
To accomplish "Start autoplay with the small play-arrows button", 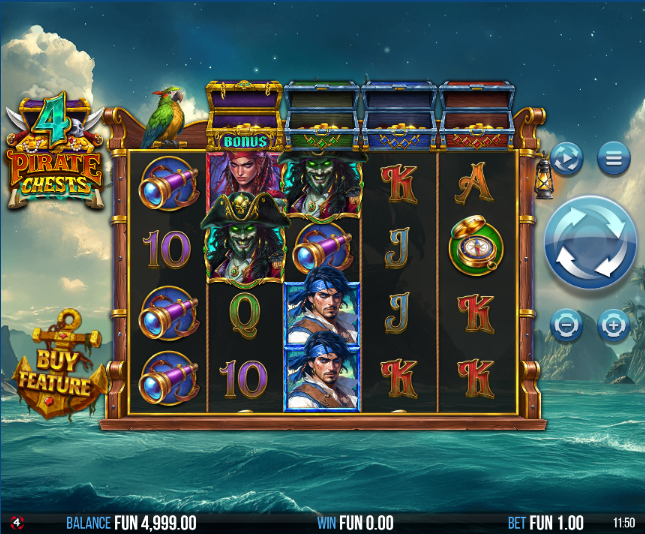I will point(566,158).
